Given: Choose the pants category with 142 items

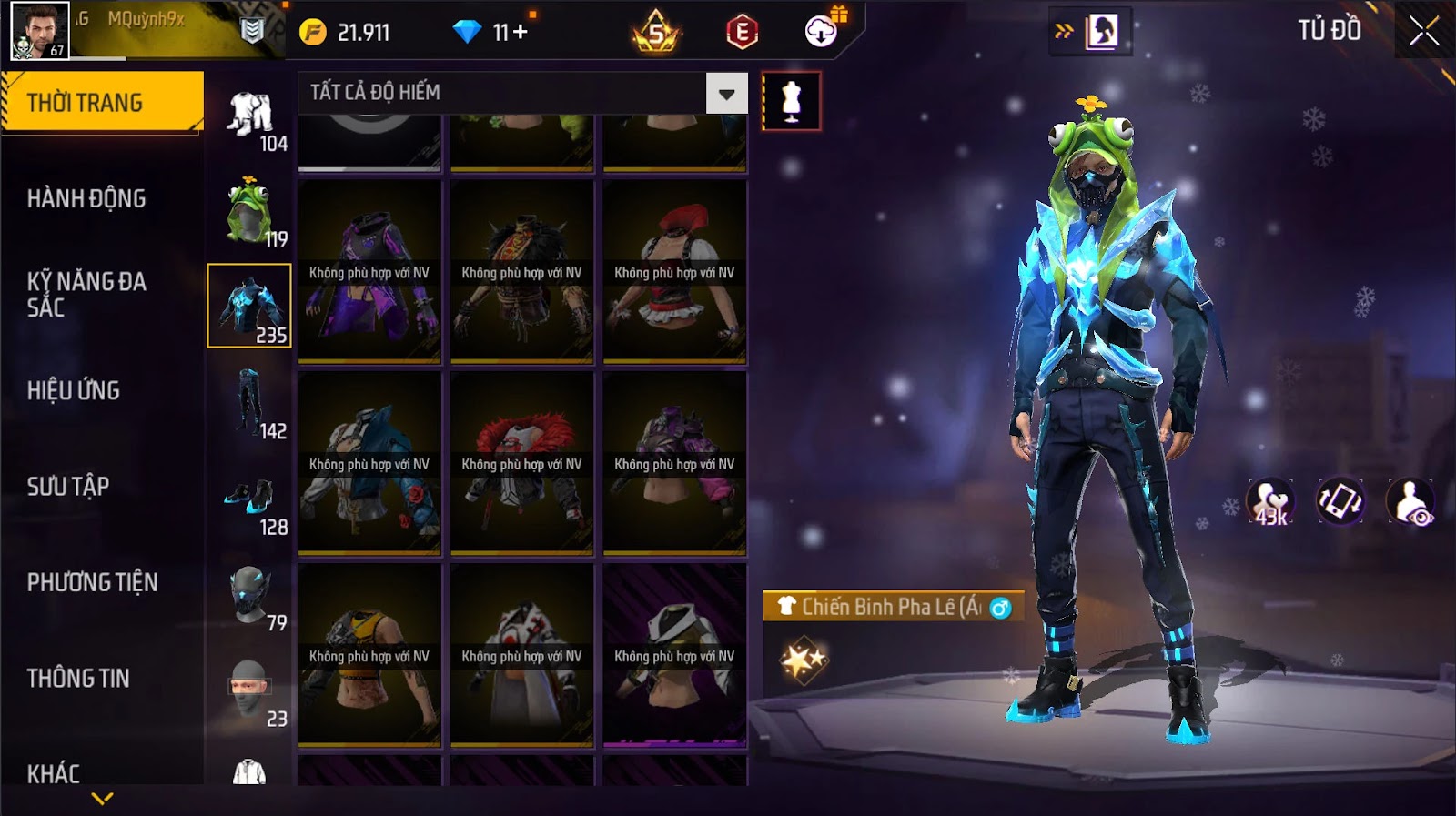Looking at the screenshot, I should click(249, 403).
